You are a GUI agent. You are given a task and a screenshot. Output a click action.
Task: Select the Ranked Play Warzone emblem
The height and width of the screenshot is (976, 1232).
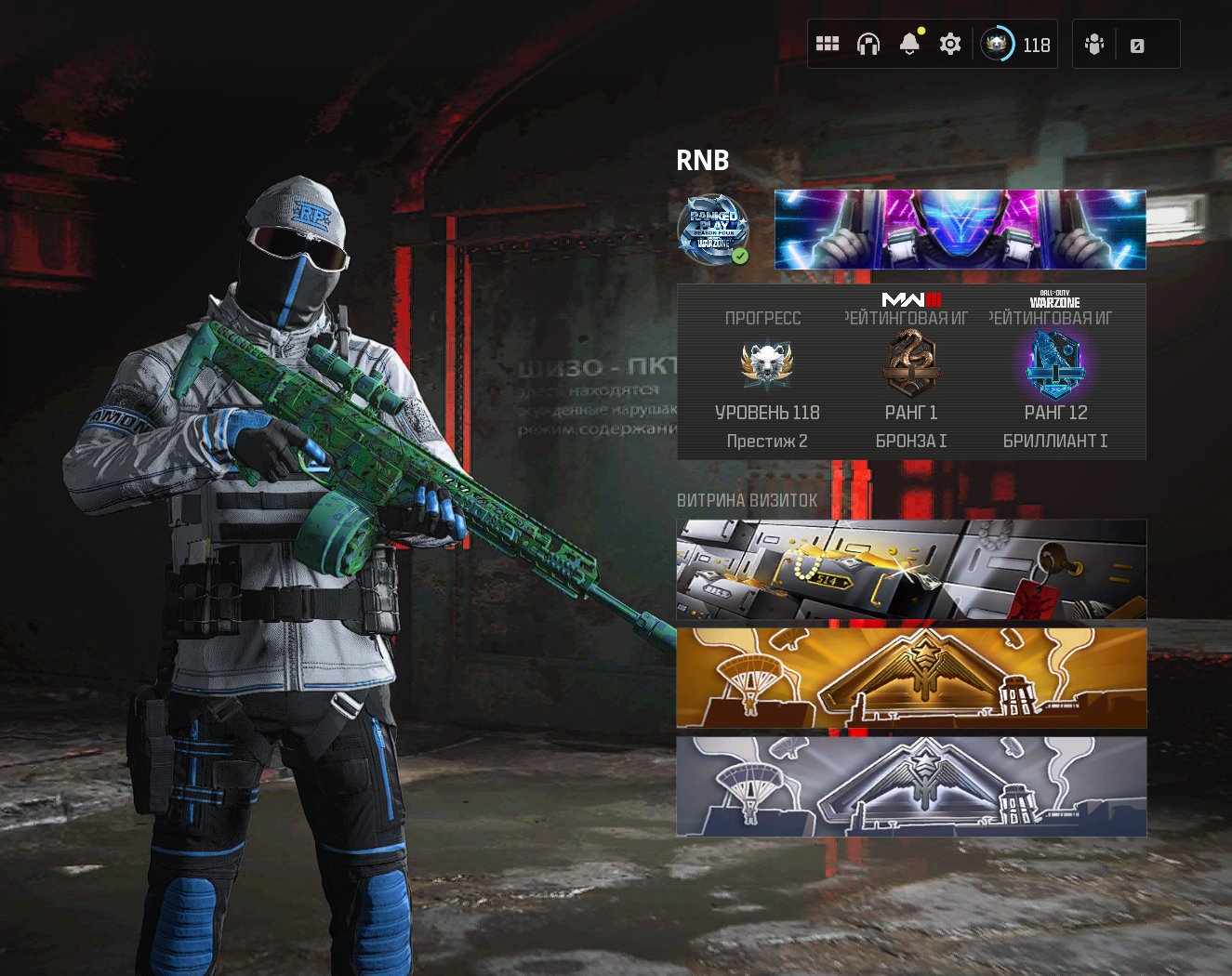pyautogui.click(x=713, y=229)
